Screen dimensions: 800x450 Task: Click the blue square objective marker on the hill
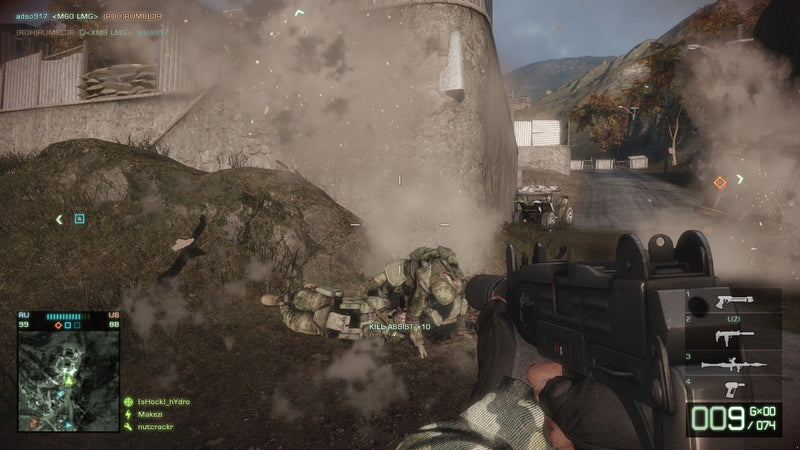pyautogui.click(x=80, y=218)
